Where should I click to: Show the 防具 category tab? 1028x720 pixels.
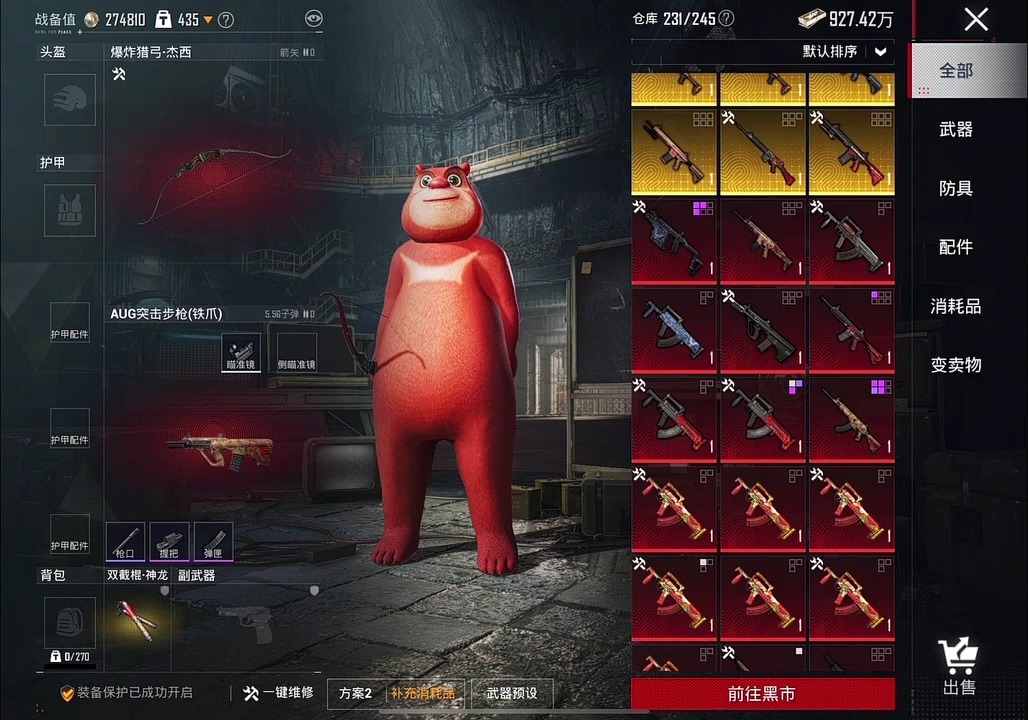(956, 188)
